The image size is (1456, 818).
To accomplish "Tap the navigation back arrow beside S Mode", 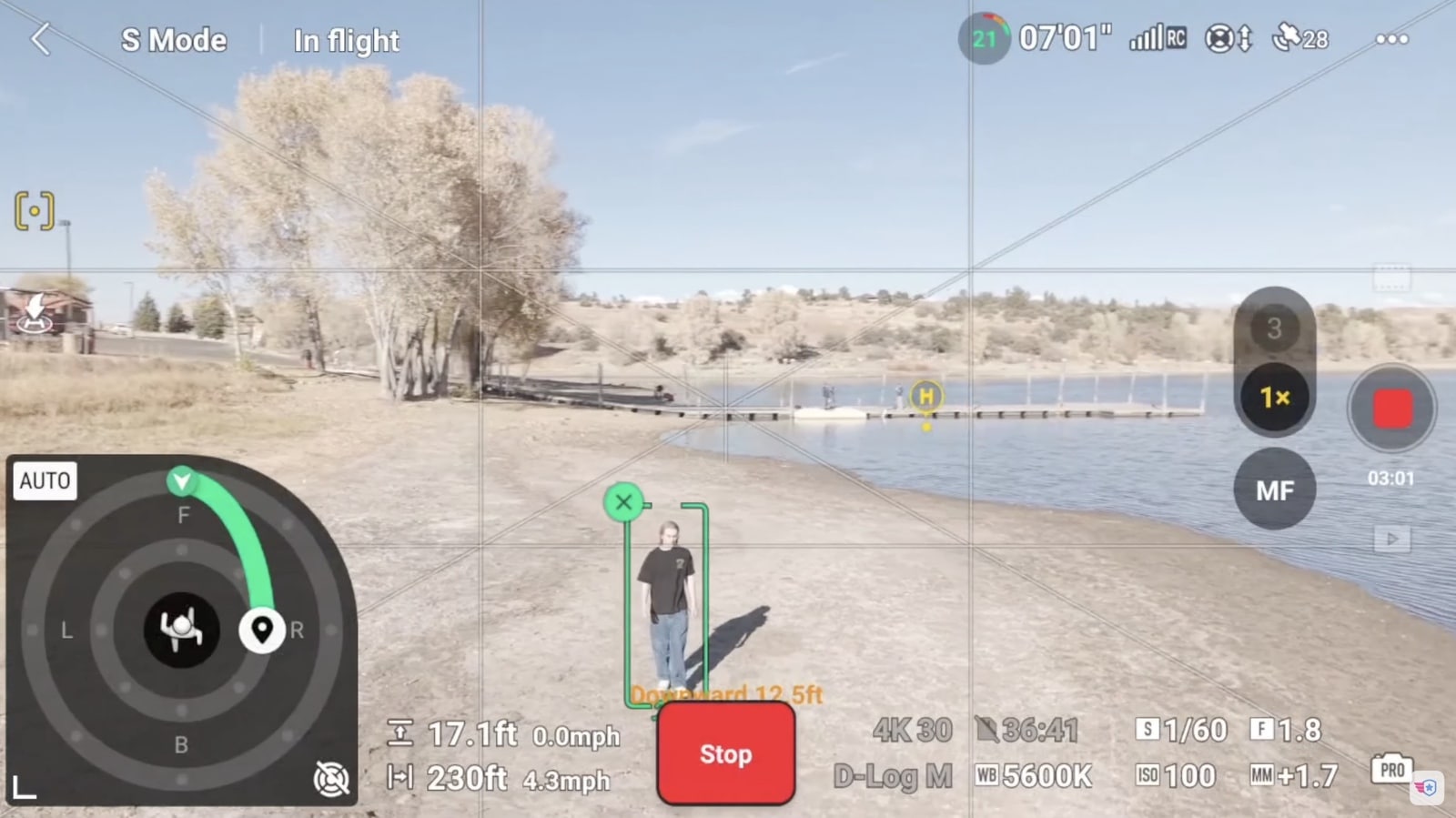I will [41, 39].
